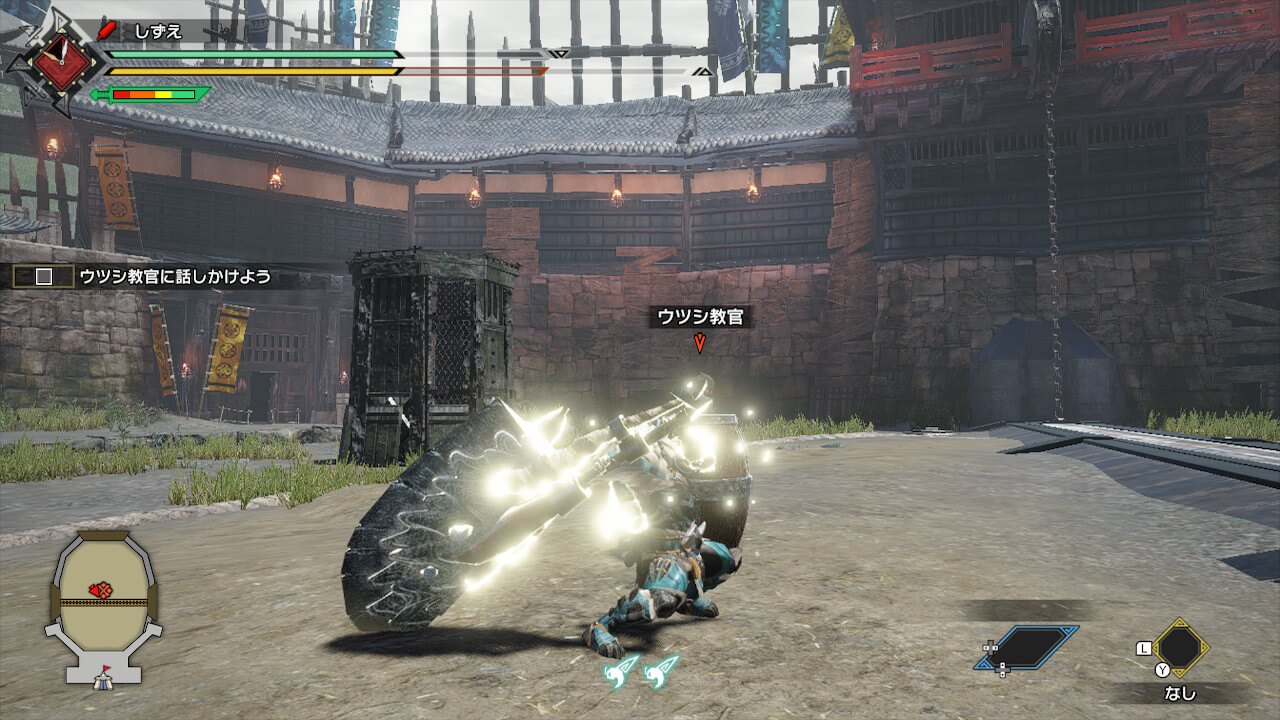Select the quest timer emblem icon
The height and width of the screenshot is (720, 1280).
[62, 63]
